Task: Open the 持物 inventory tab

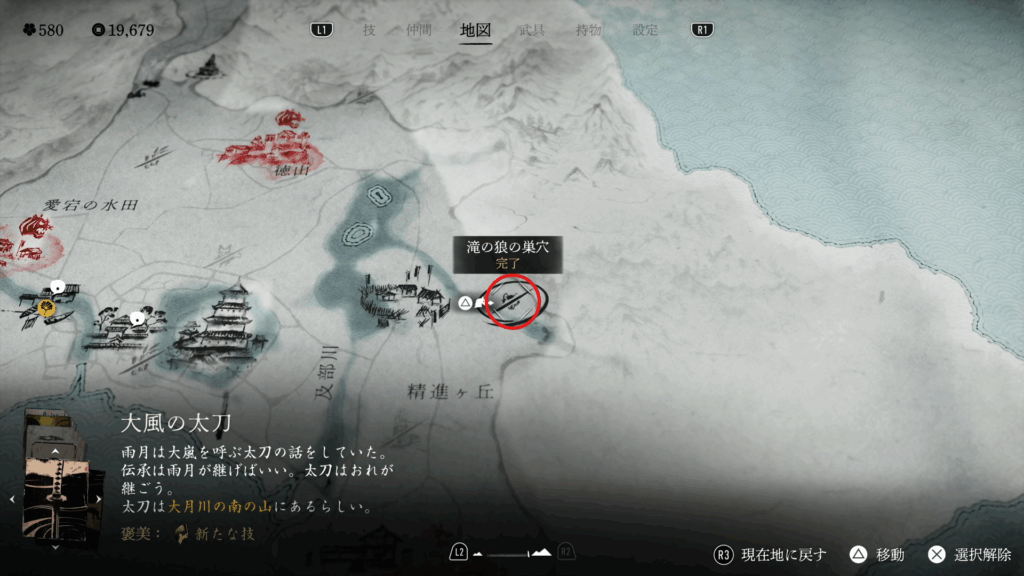Action: pos(588,30)
